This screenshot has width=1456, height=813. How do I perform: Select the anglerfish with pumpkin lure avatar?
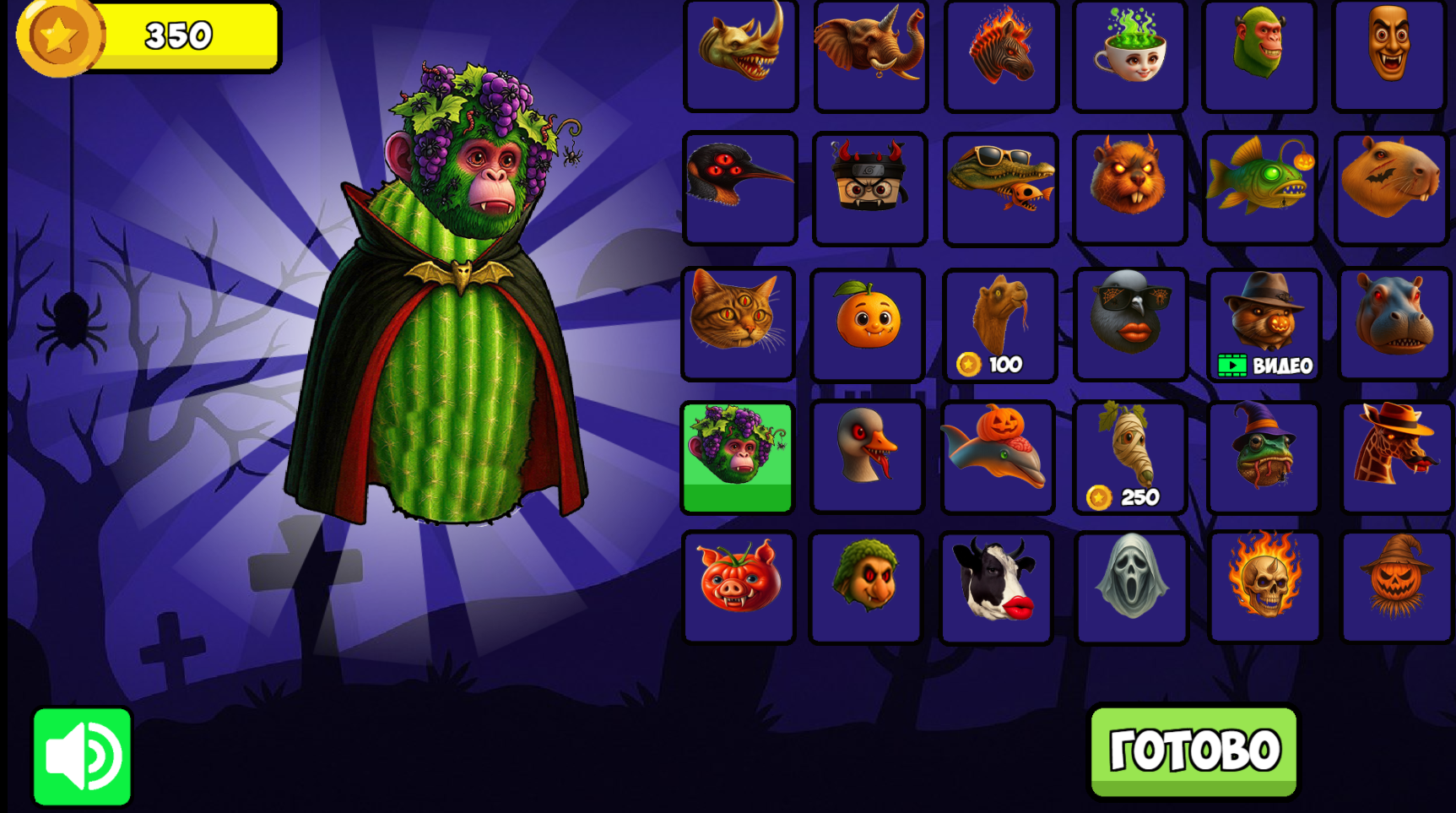point(1259,187)
